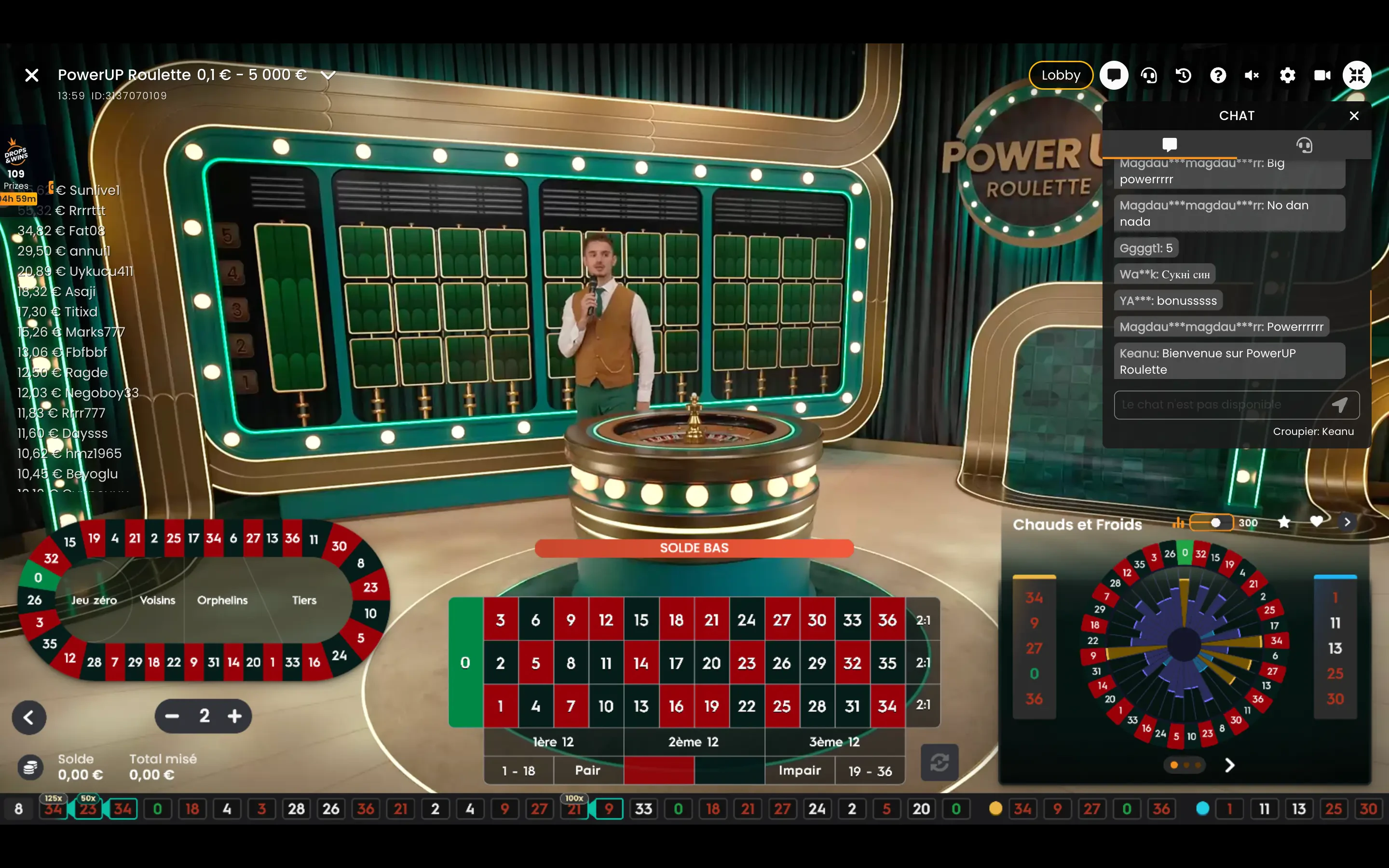Close the PowerUP Roulette table
The width and height of the screenshot is (1389, 868).
click(x=32, y=75)
